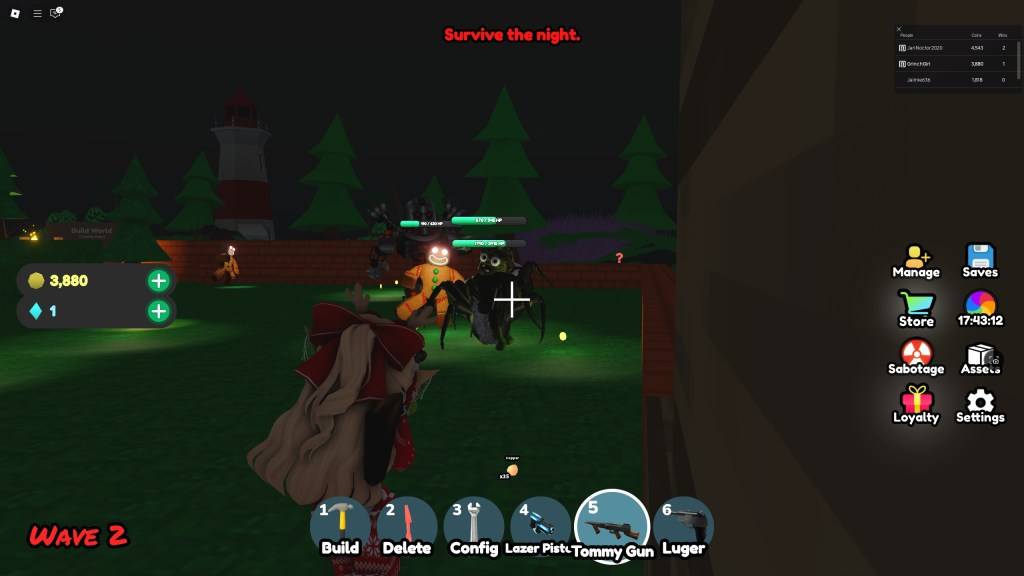Open the Settings gear menu
Viewport: 1024px width, 576px height.
(x=980, y=405)
